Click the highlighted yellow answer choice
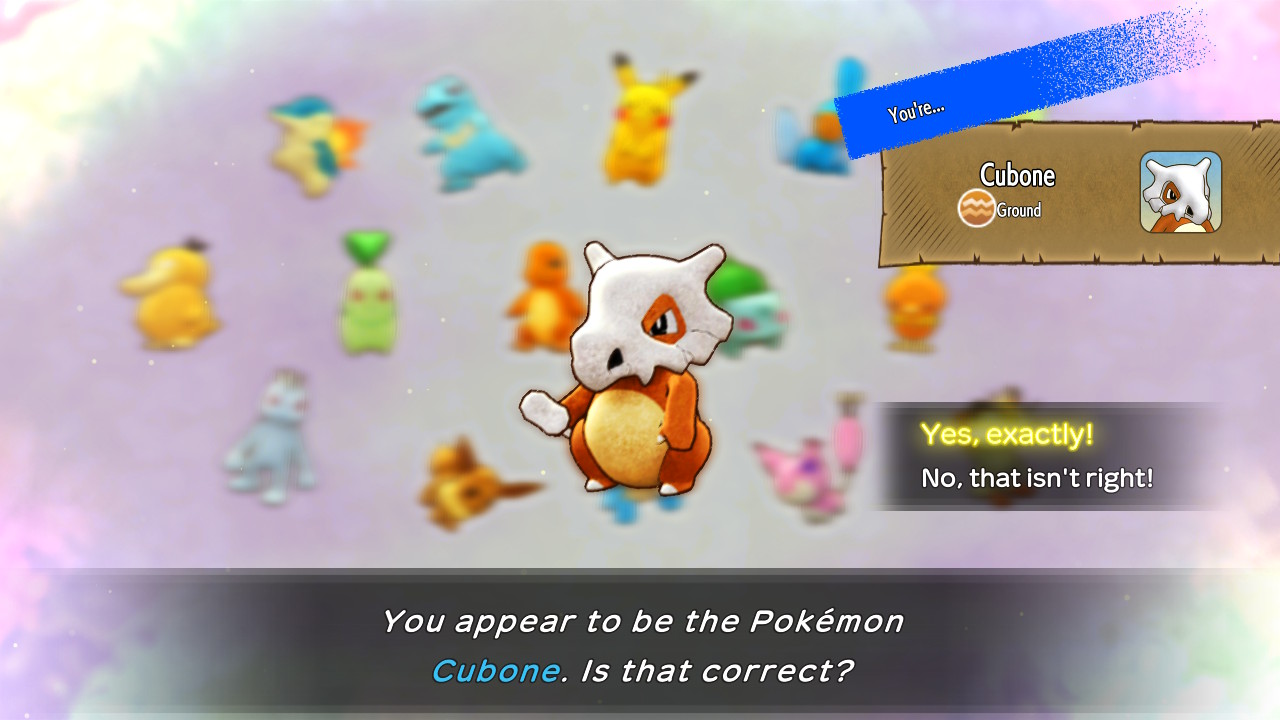Image resolution: width=1280 pixels, height=720 pixels. pyautogui.click(x=1010, y=434)
